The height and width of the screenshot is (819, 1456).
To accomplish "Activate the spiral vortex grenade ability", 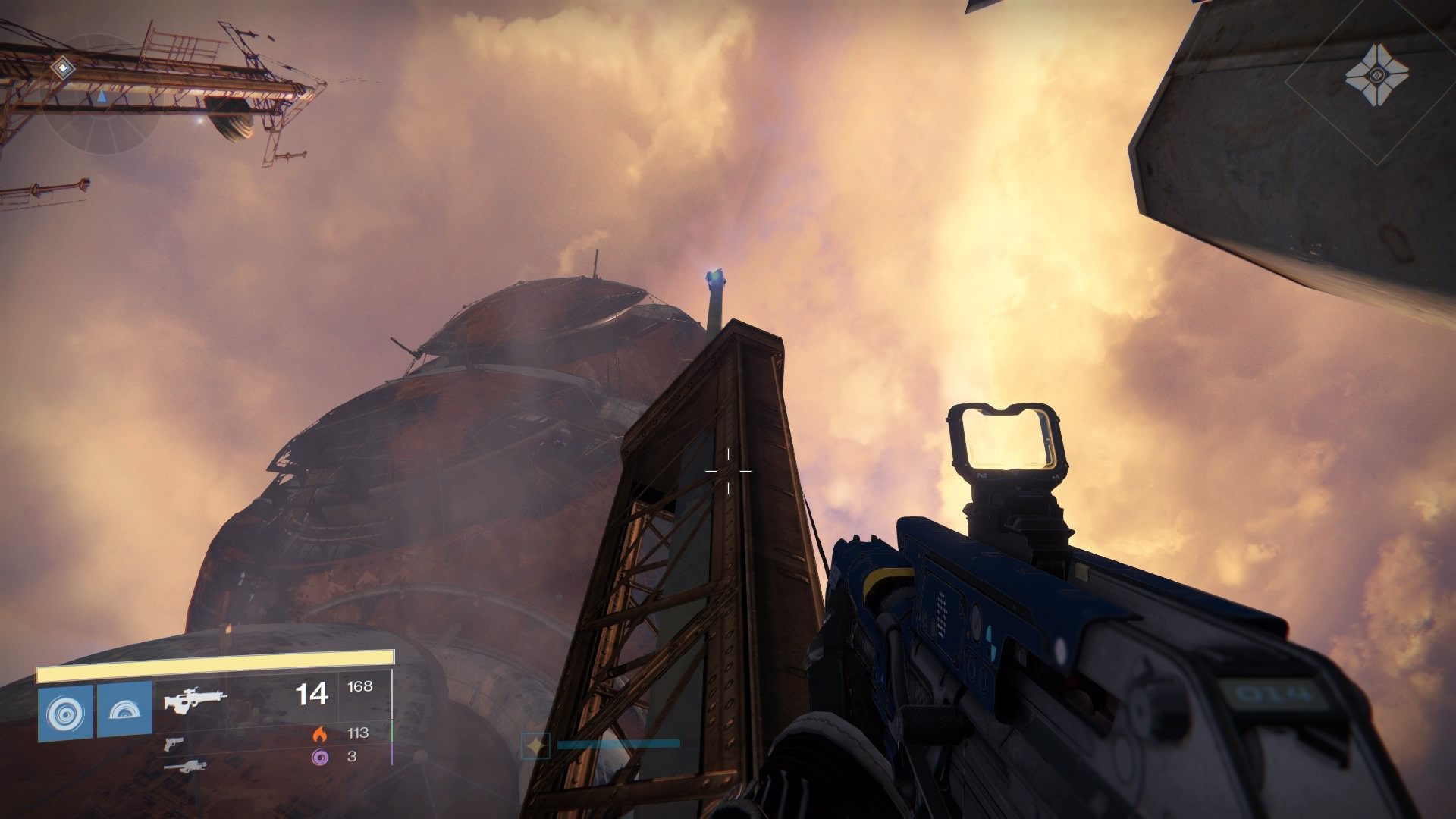I will pyautogui.click(x=65, y=713).
